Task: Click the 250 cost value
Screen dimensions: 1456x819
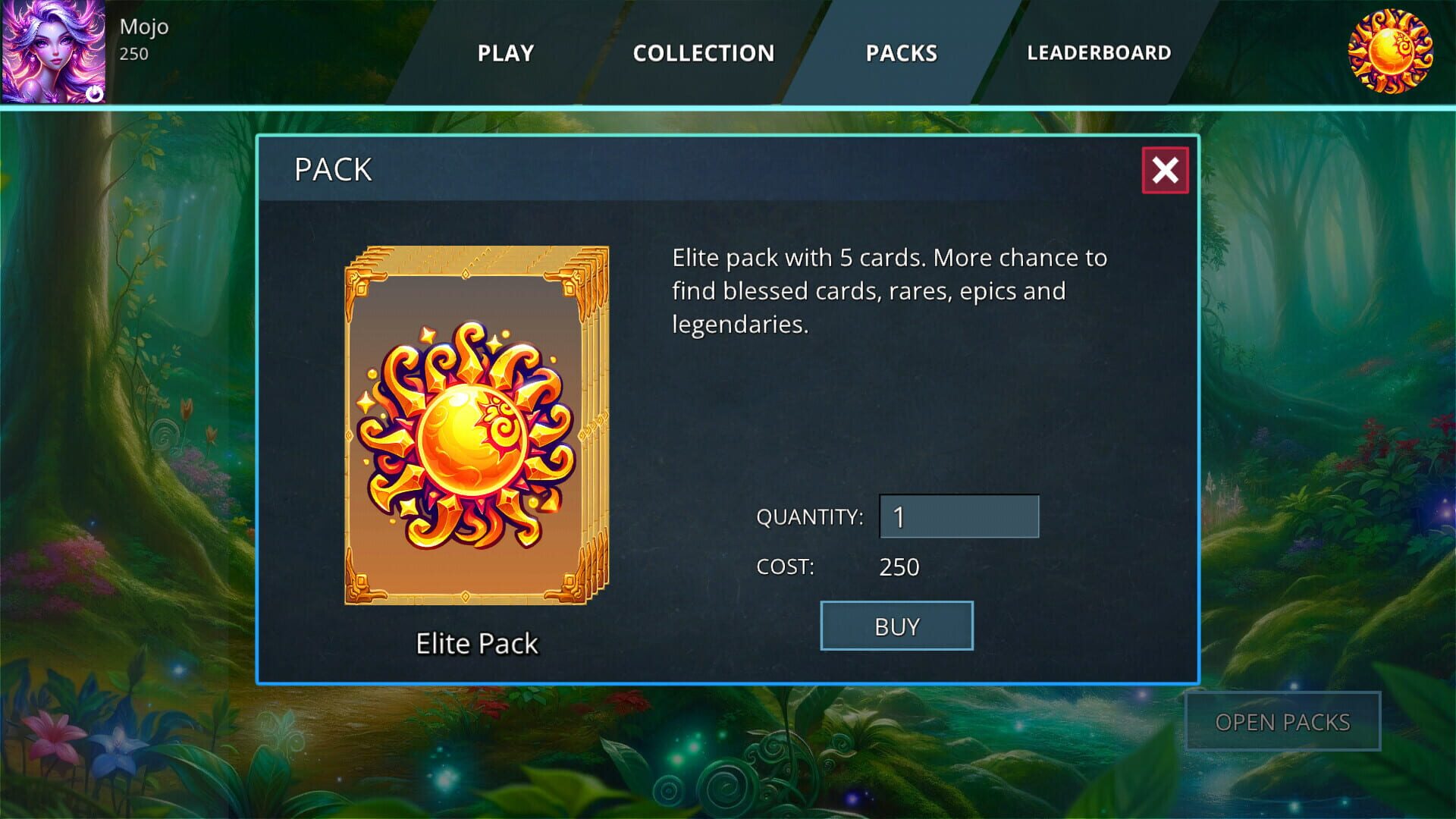Action: pos(899,566)
